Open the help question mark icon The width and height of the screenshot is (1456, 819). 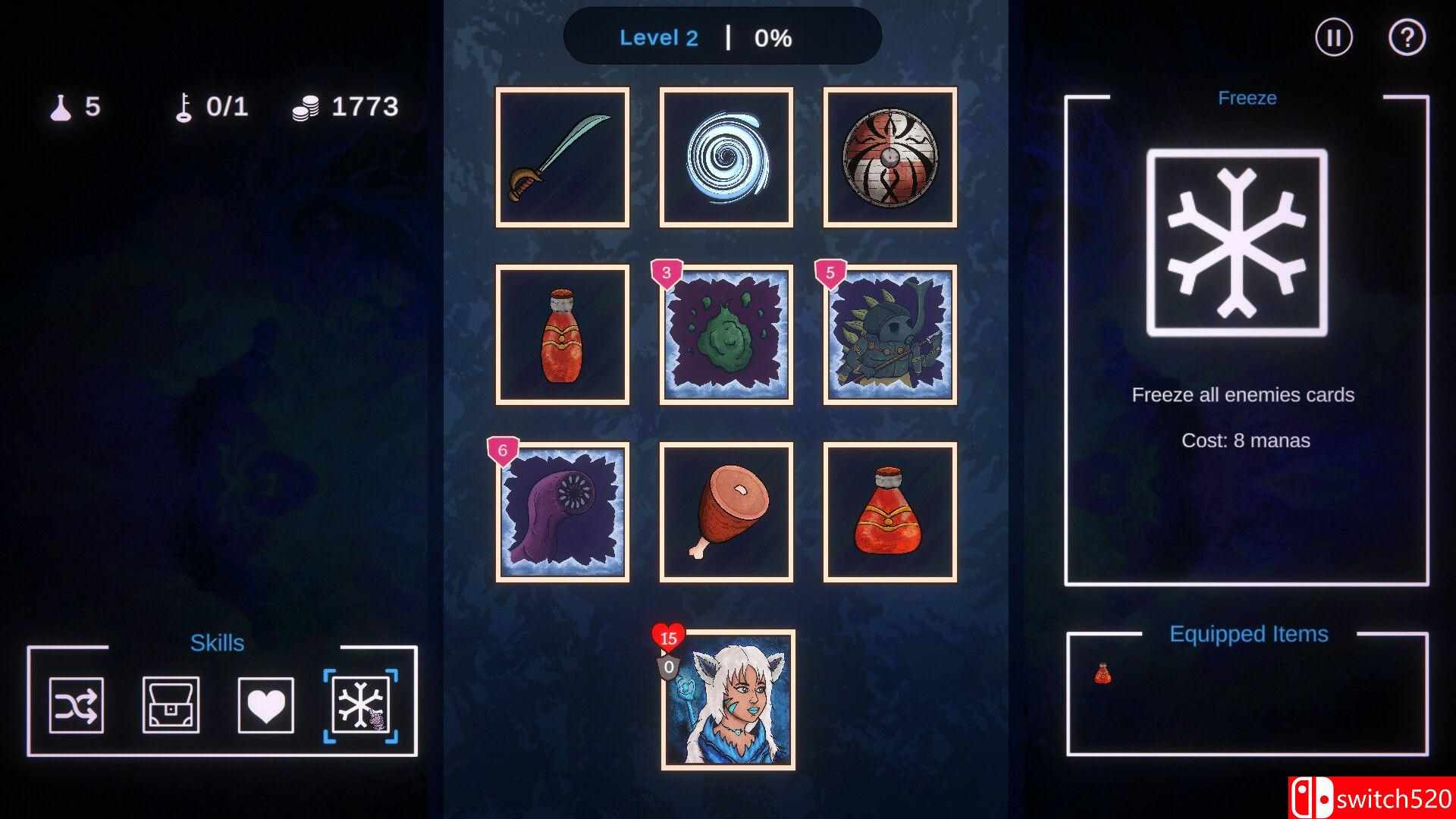click(x=1408, y=36)
